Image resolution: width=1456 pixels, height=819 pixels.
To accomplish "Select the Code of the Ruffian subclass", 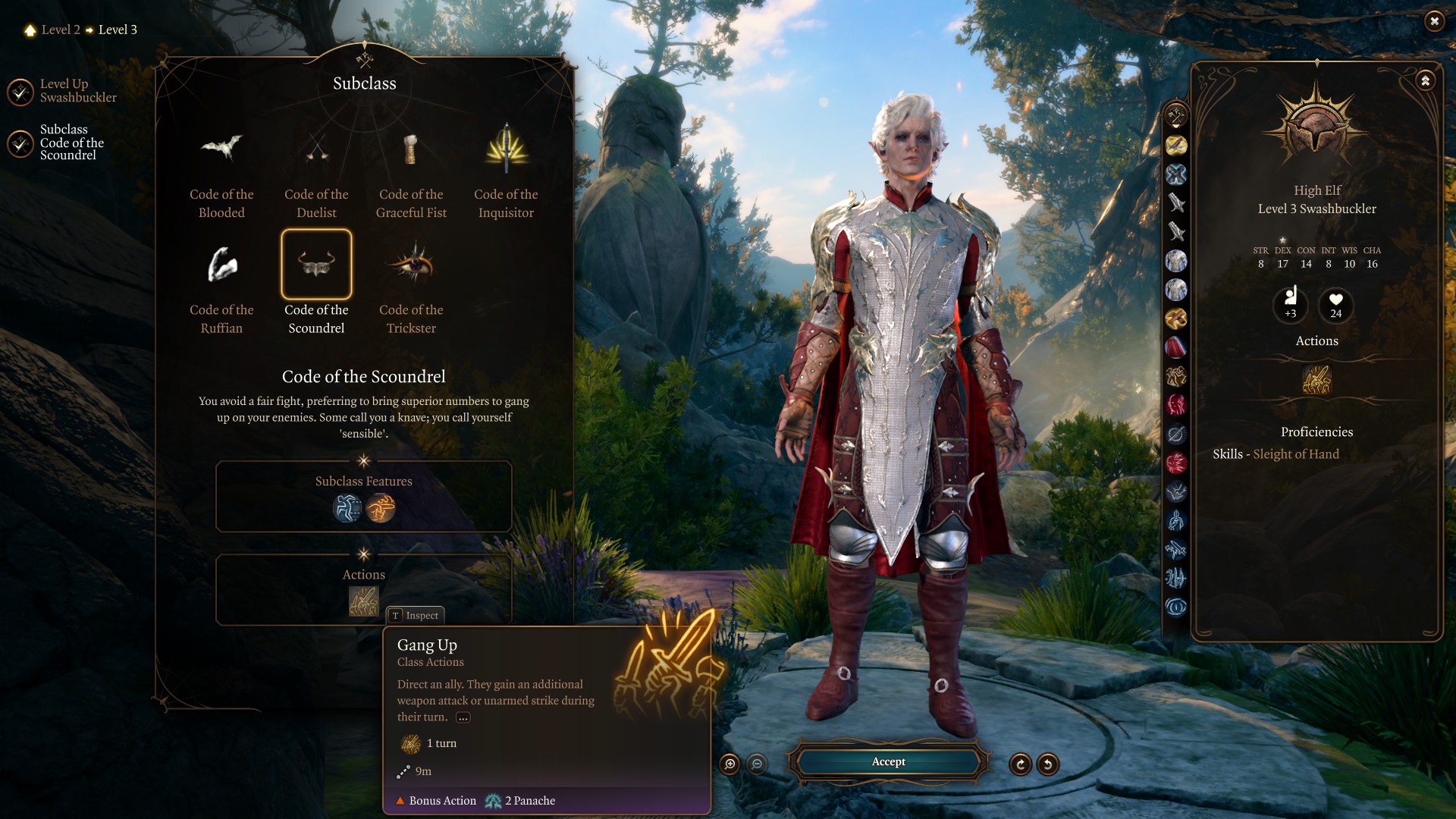I will point(221,265).
